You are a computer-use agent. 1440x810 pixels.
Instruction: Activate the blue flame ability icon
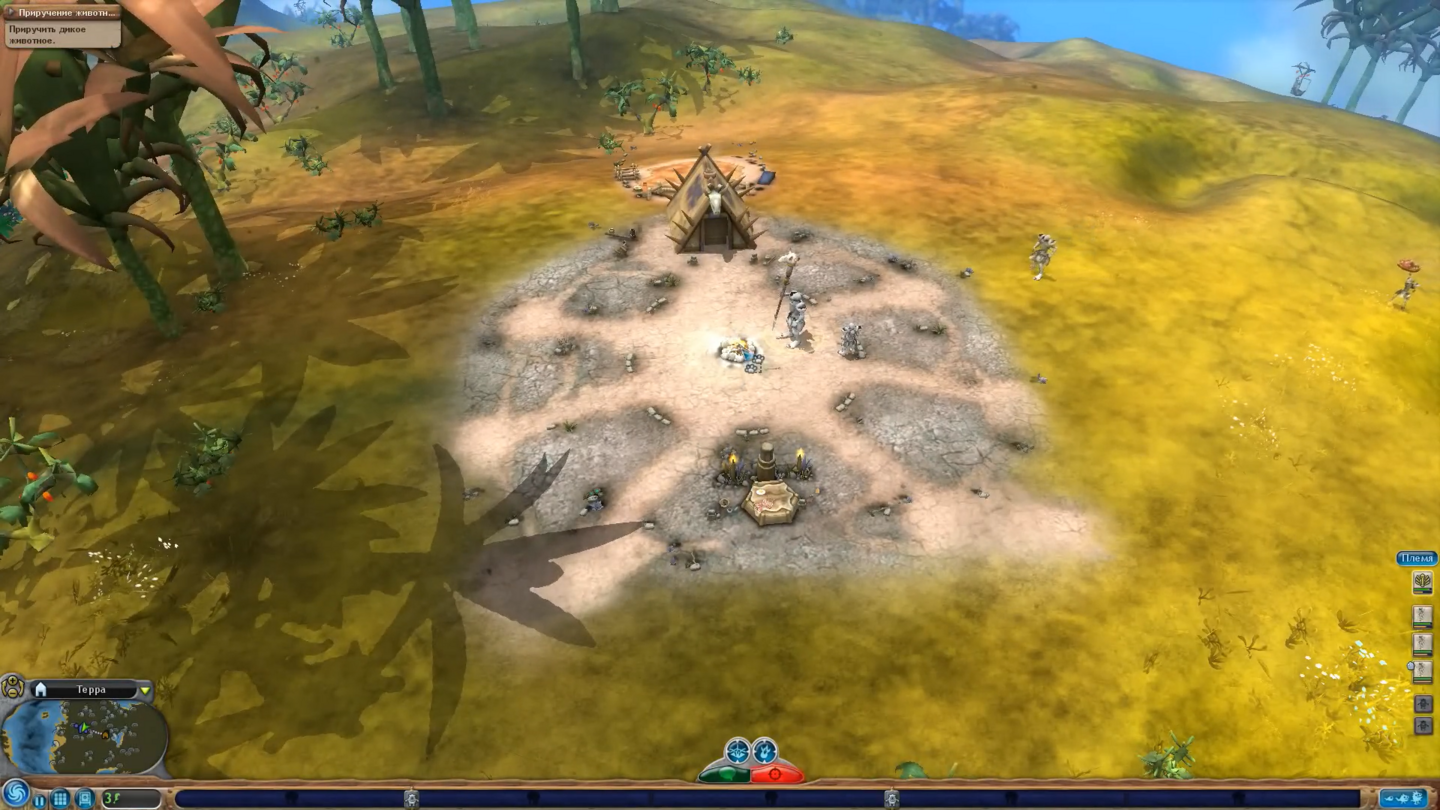tap(764, 750)
